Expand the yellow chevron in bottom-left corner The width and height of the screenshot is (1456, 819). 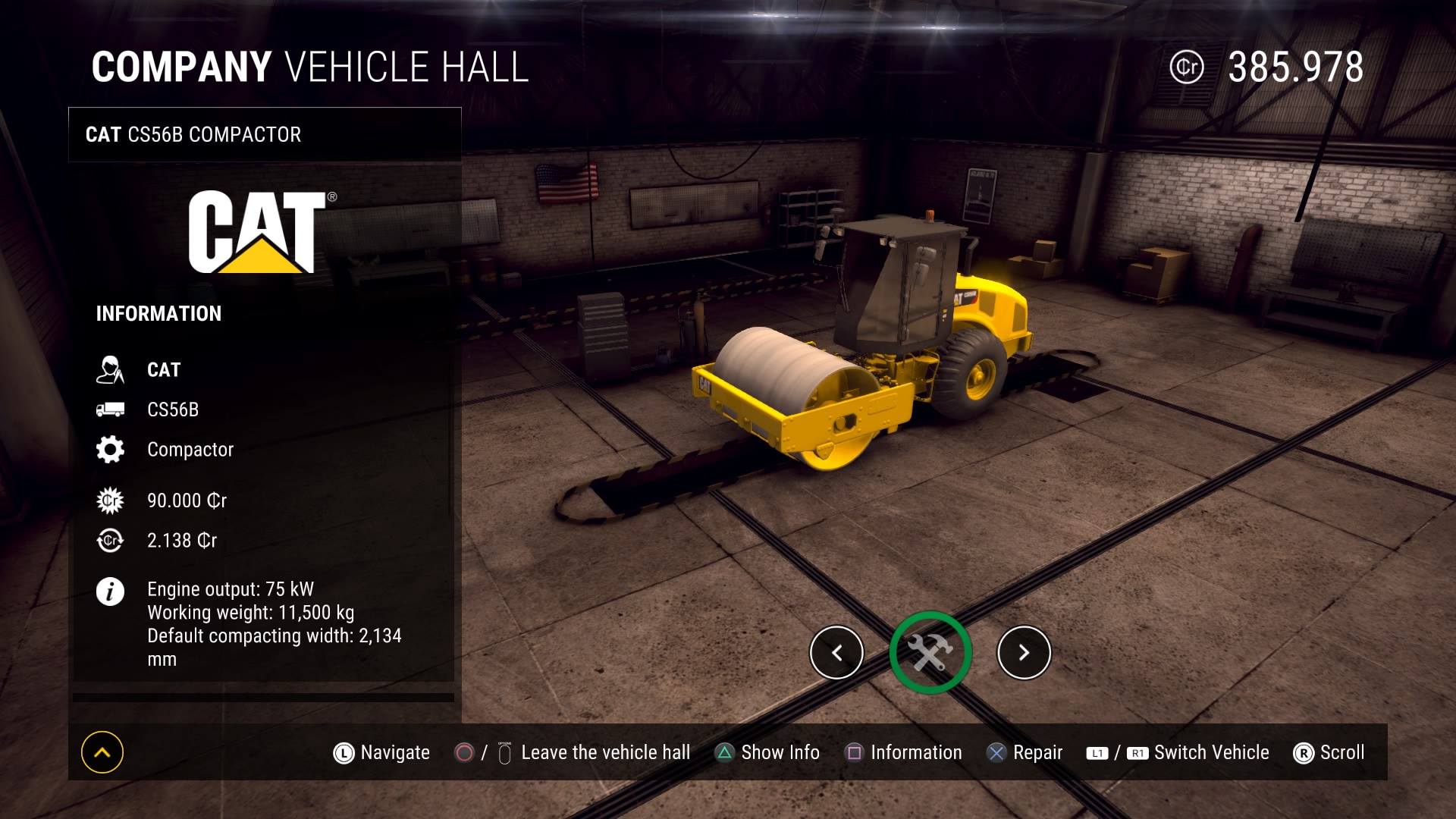click(101, 752)
